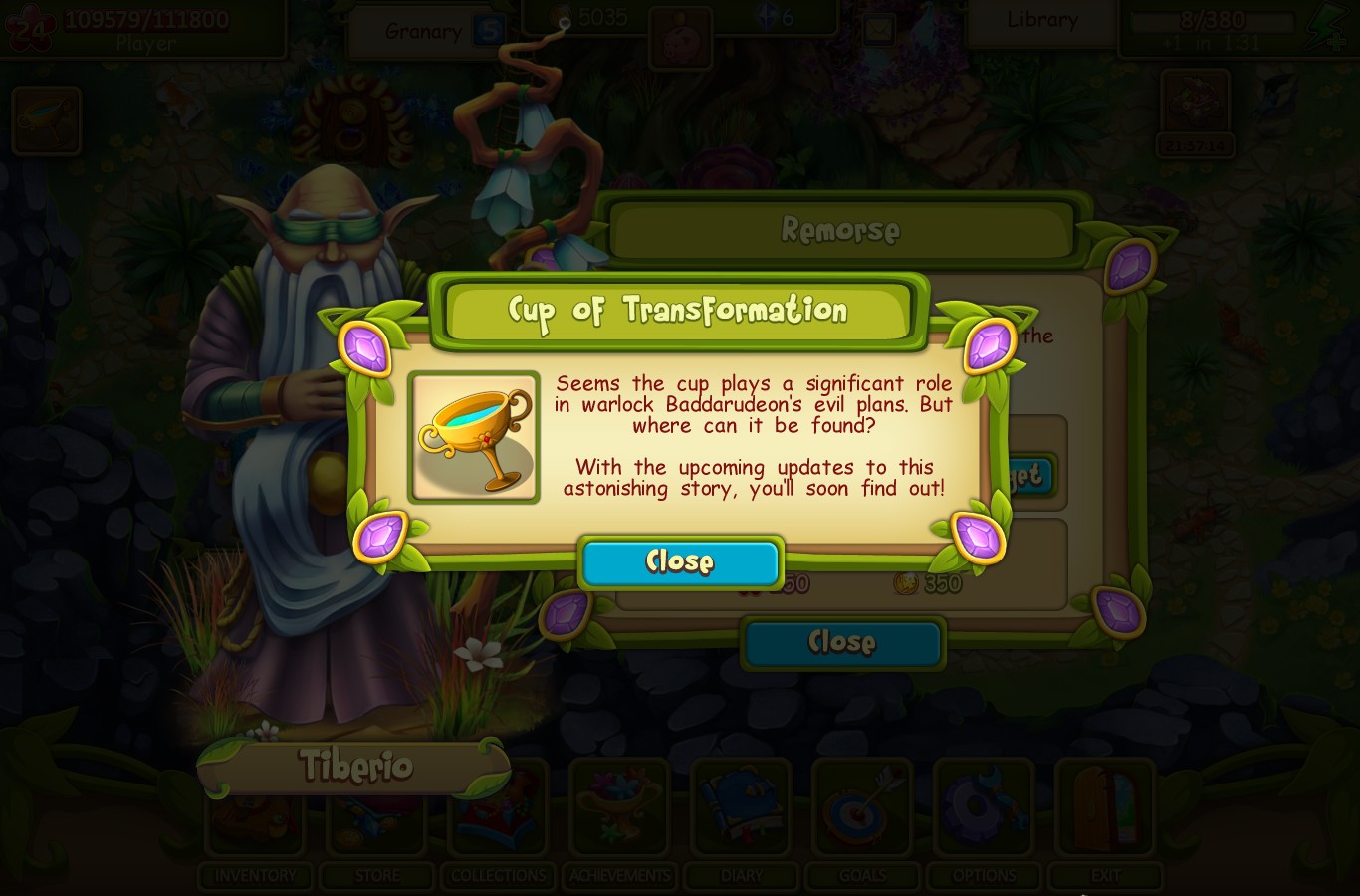Click the Tiberio nameplate banner
Viewport: 1360px width, 896px height.
355,767
